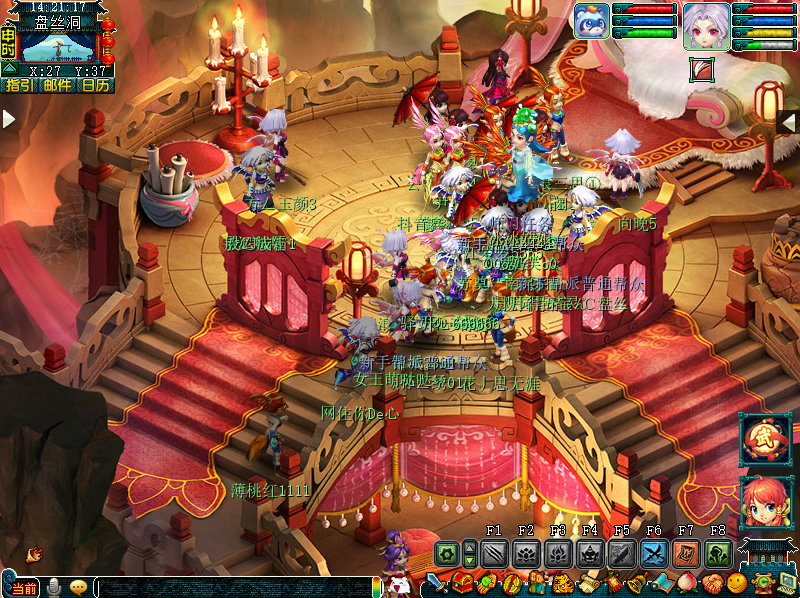The height and width of the screenshot is (598, 800).
Task: Activate the F8 green tree skill
Action: pyautogui.click(x=718, y=553)
